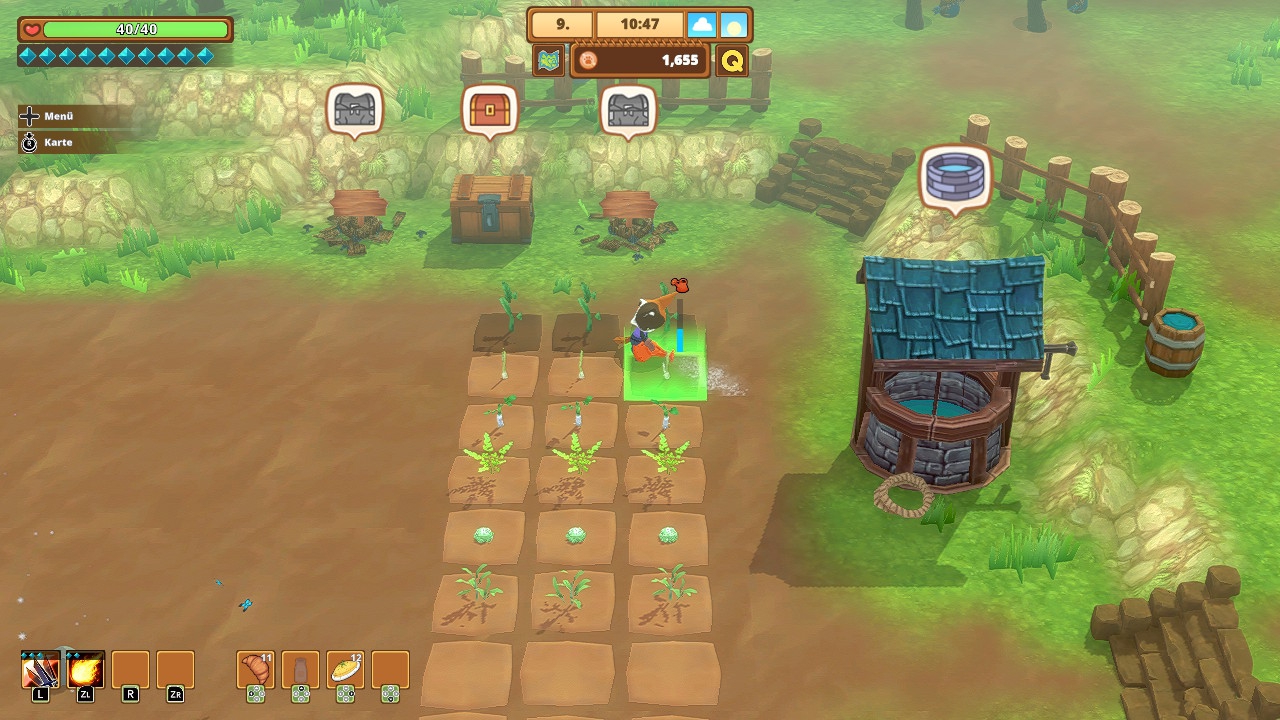
Task: Select the omelette item slot
Action: click(x=345, y=670)
